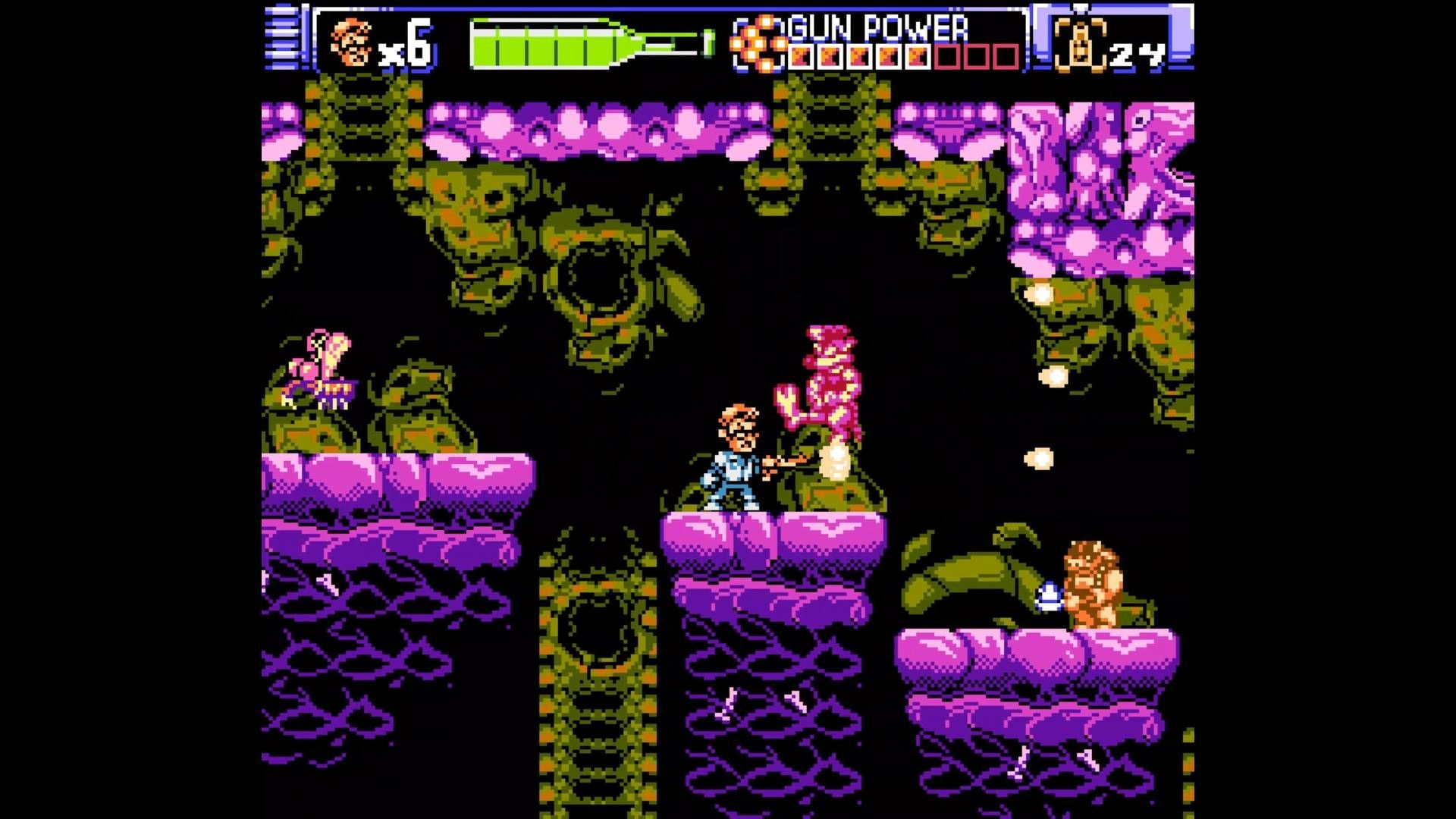Open the GUN POWER label panel
Screen dimensions: 1456x819
876,29
